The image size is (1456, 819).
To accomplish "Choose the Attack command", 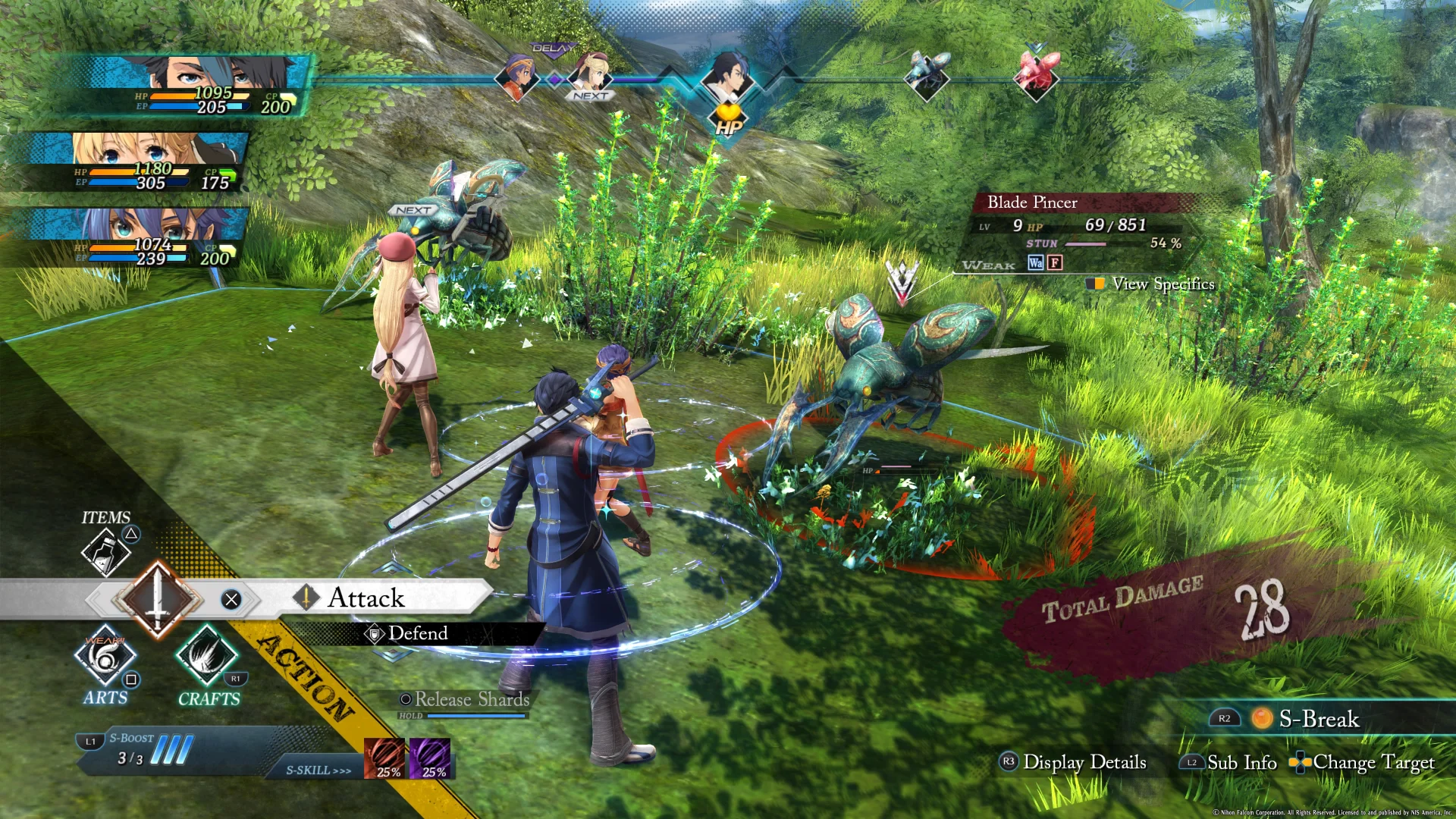I will 366,598.
